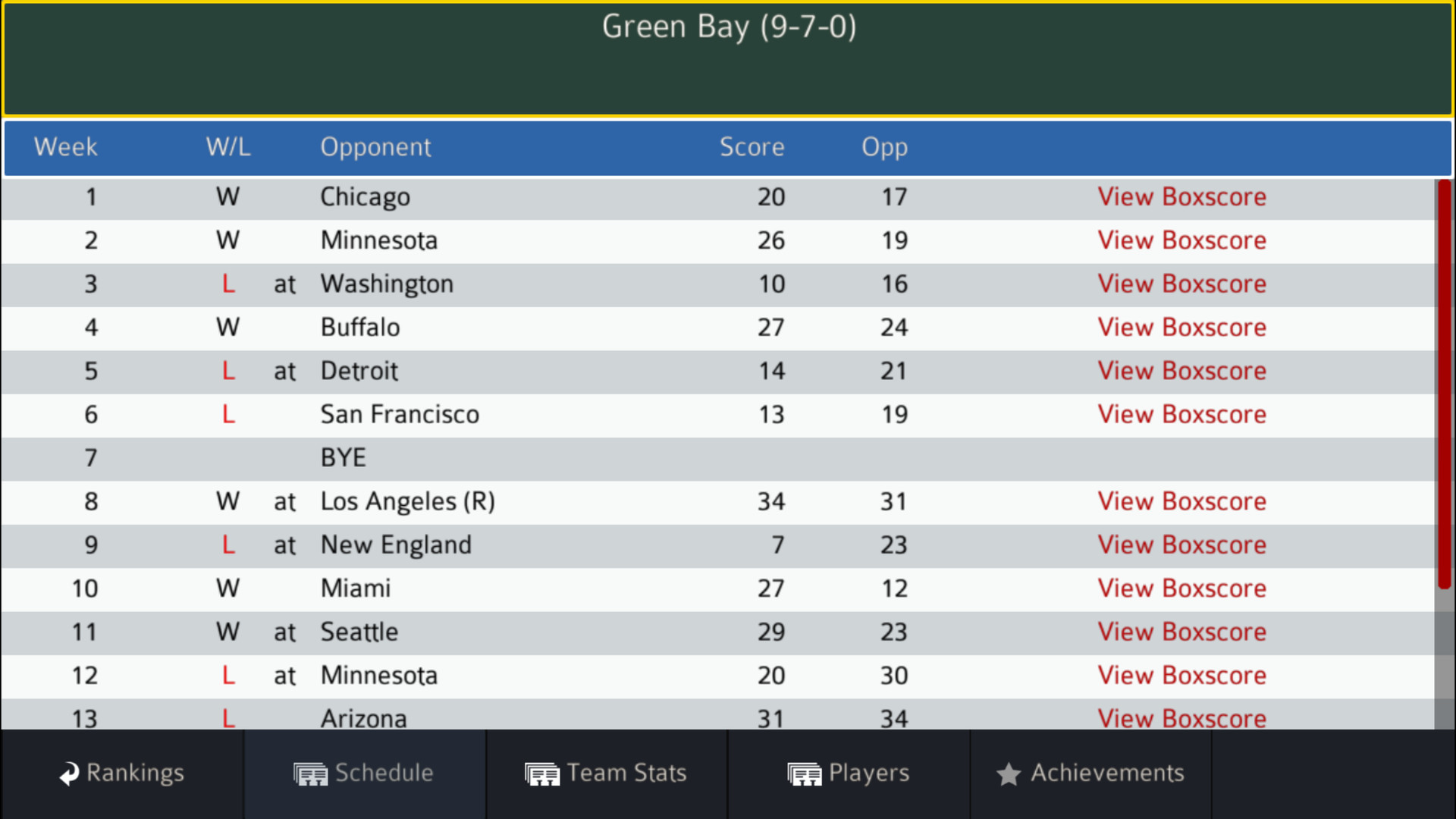
Task: View Boxscore for the Week 10 Miami game
Action: [1182, 588]
